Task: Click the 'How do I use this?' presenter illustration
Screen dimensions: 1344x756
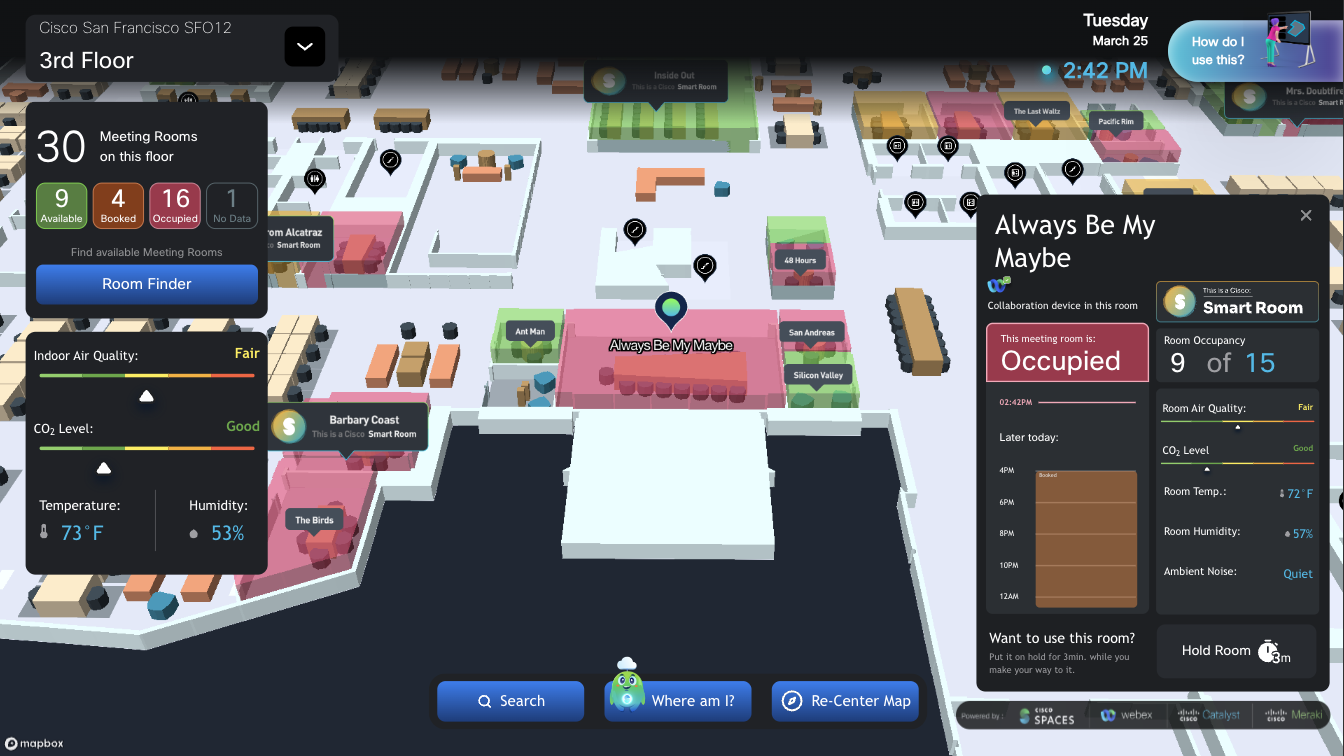Action: 1289,40
